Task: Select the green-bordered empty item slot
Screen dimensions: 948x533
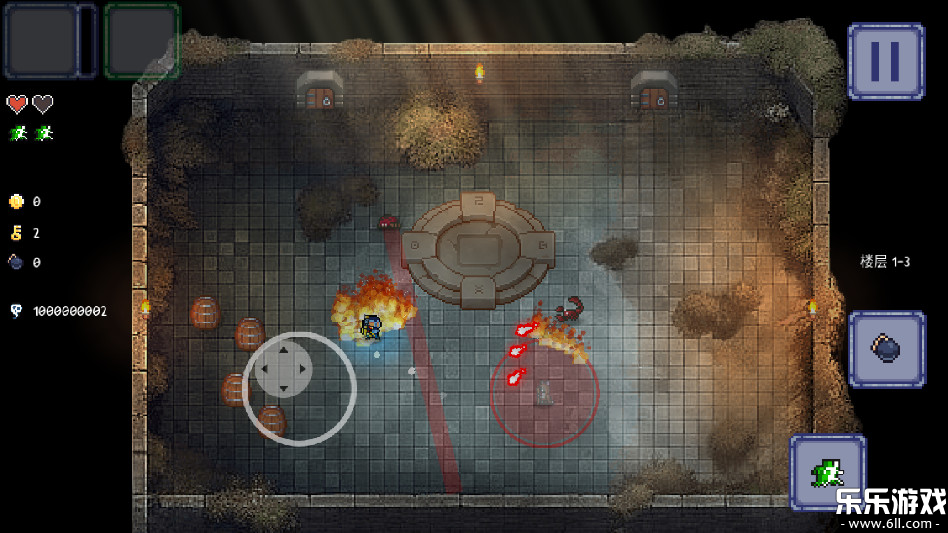Action: click(142, 40)
